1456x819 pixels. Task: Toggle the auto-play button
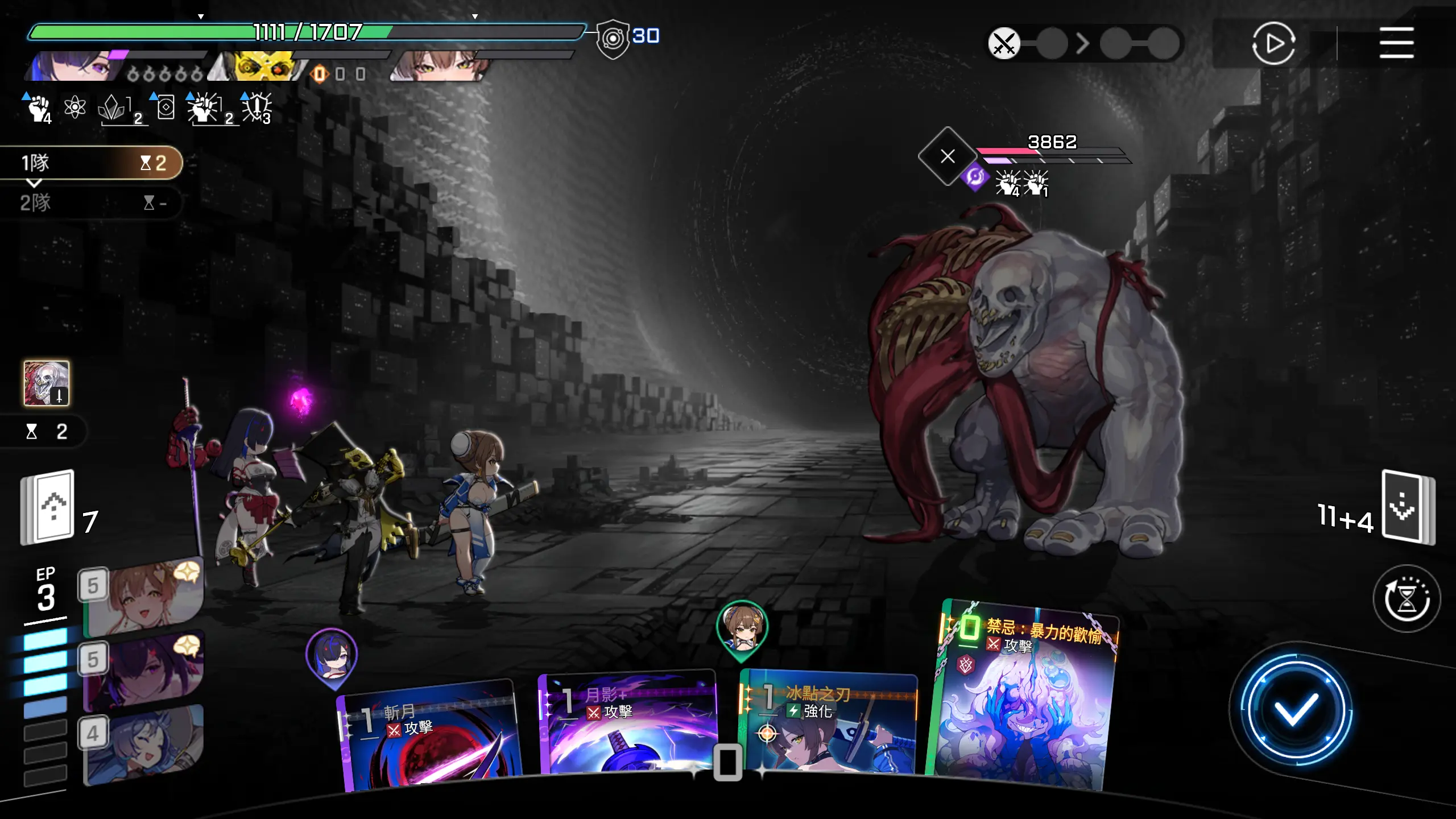click(1273, 43)
